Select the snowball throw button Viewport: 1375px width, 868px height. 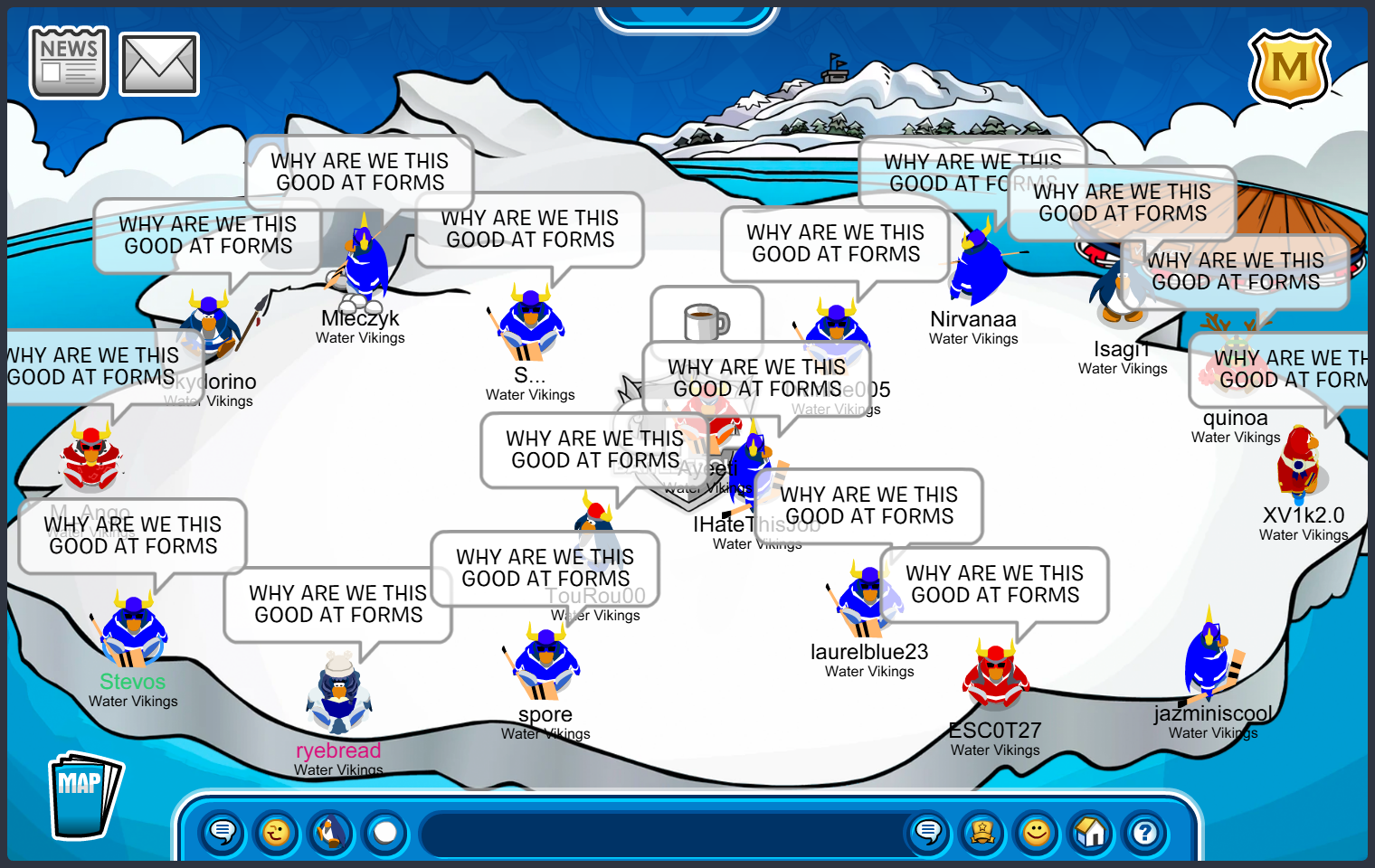[x=385, y=832]
